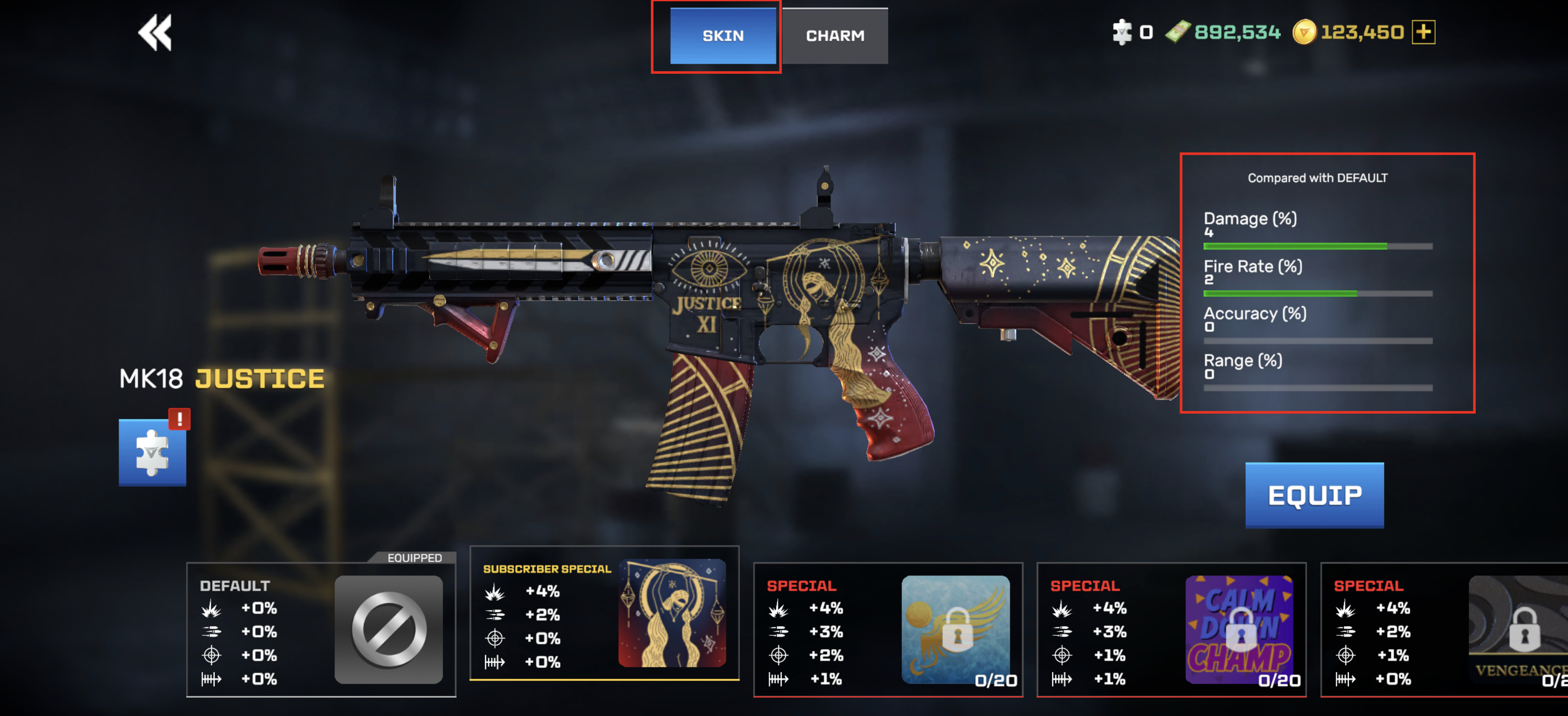Select the locked golden wing skin

pos(888,629)
